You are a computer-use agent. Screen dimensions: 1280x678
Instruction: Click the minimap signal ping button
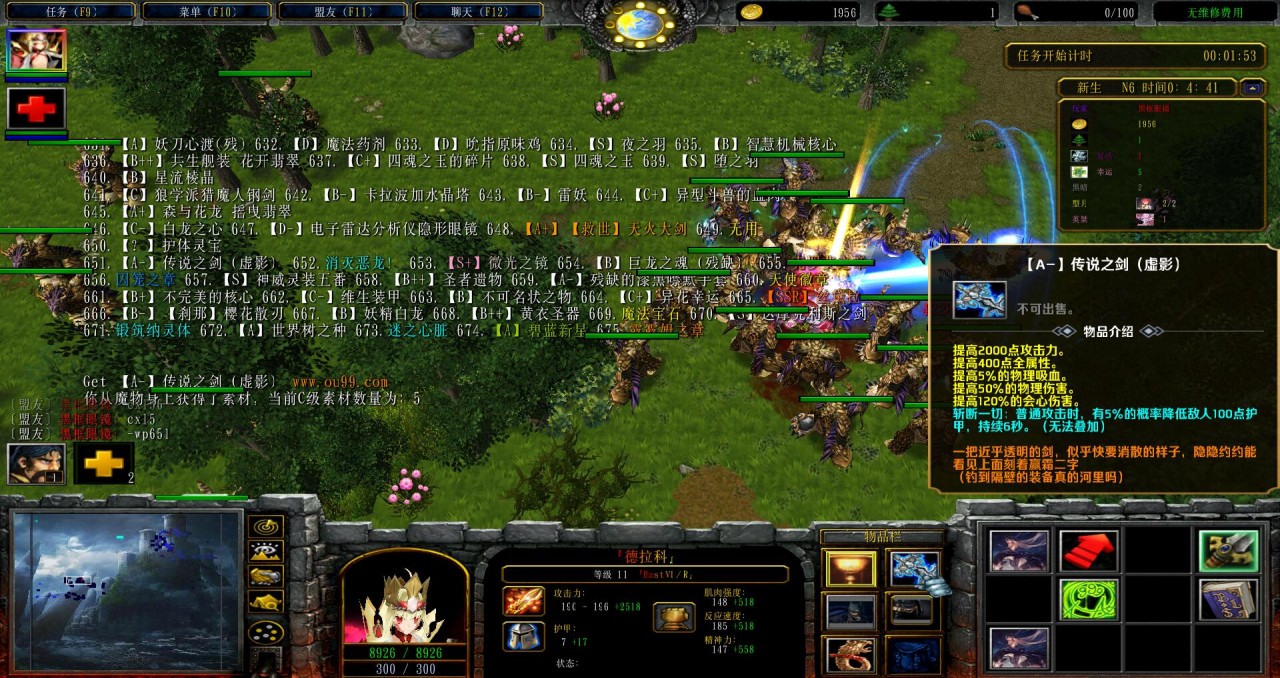click(265, 525)
